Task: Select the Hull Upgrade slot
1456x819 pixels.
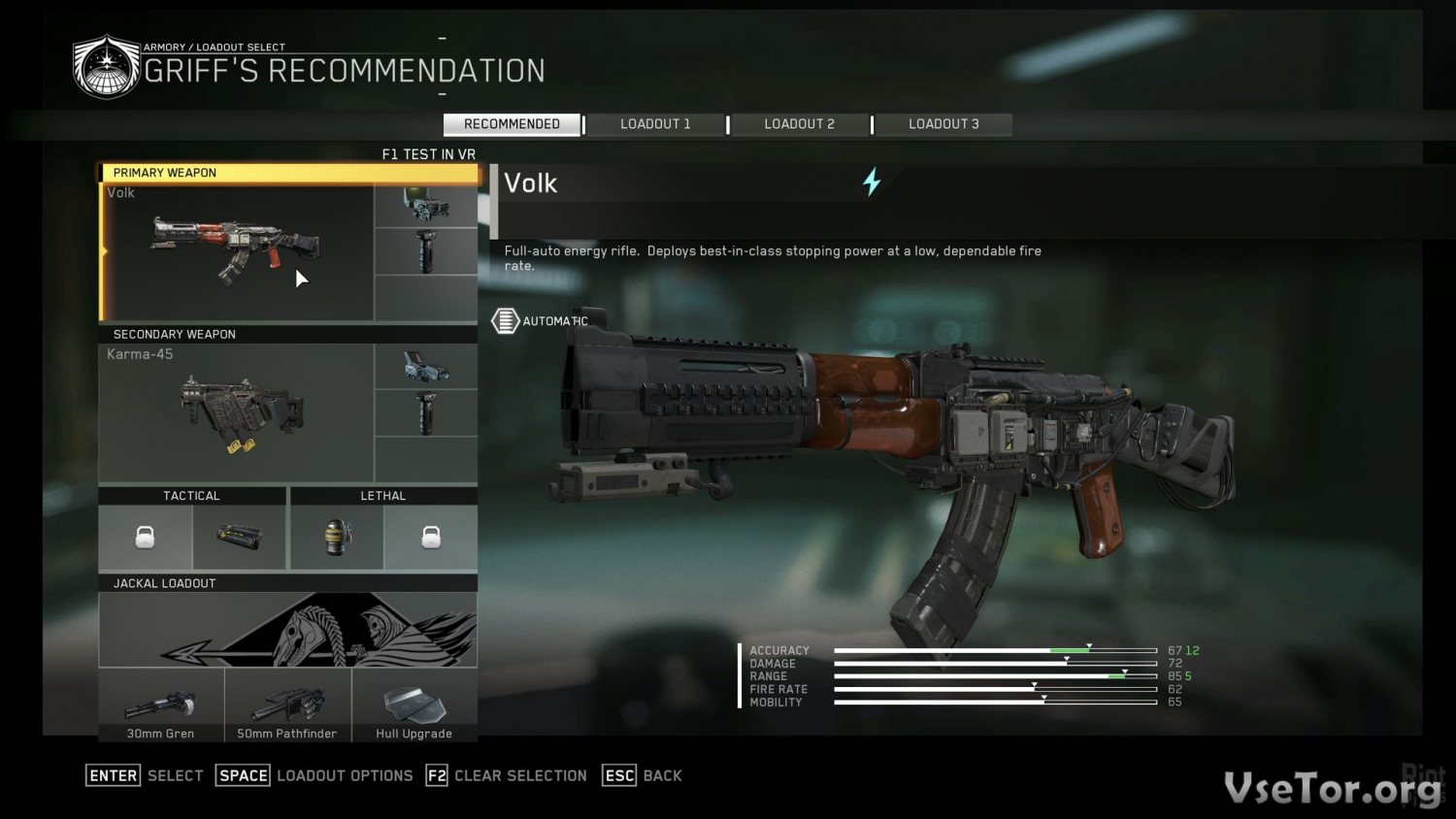Action: click(414, 705)
